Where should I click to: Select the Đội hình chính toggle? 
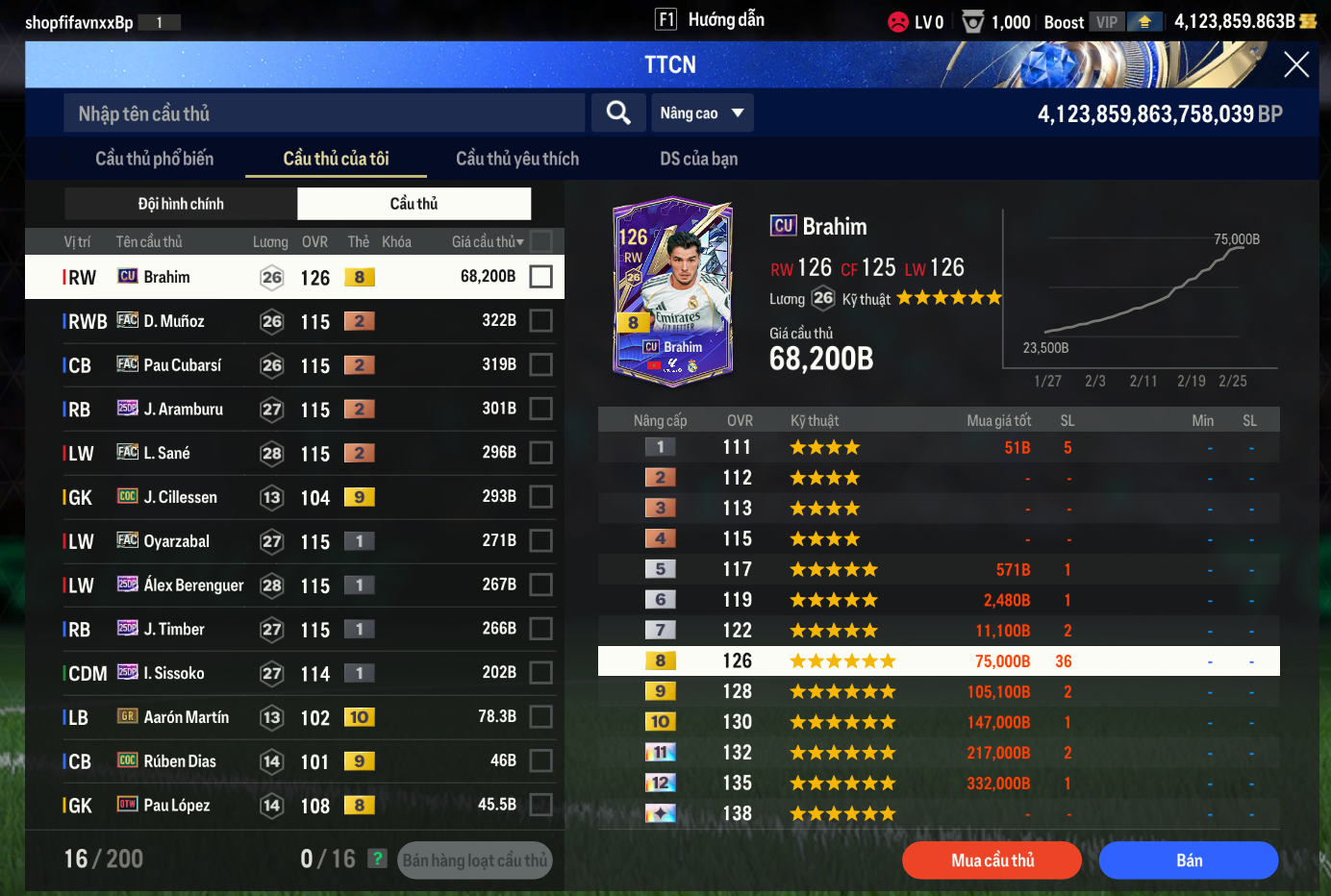[181, 204]
